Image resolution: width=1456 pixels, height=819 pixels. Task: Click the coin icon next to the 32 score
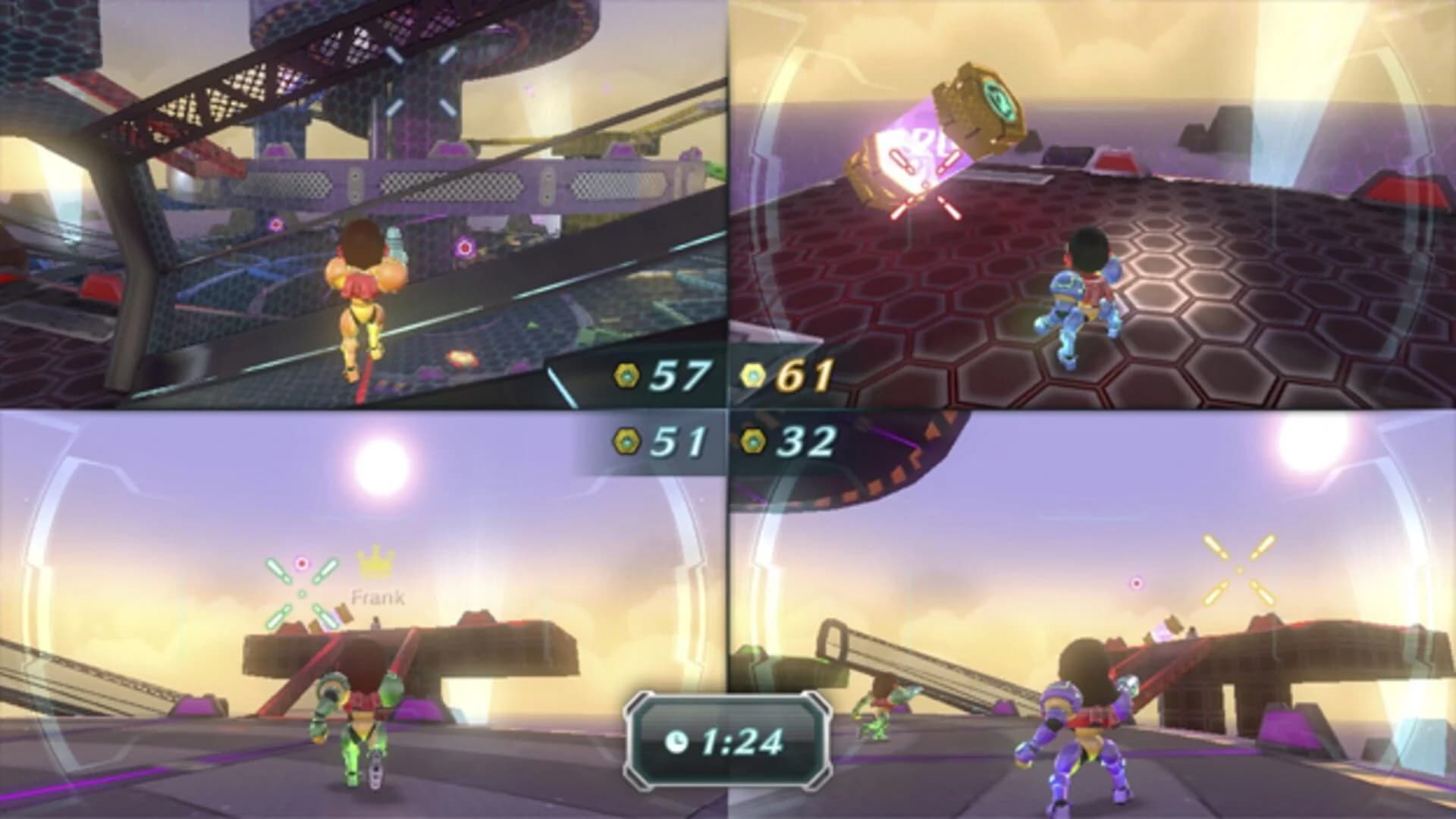[x=753, y=440]
